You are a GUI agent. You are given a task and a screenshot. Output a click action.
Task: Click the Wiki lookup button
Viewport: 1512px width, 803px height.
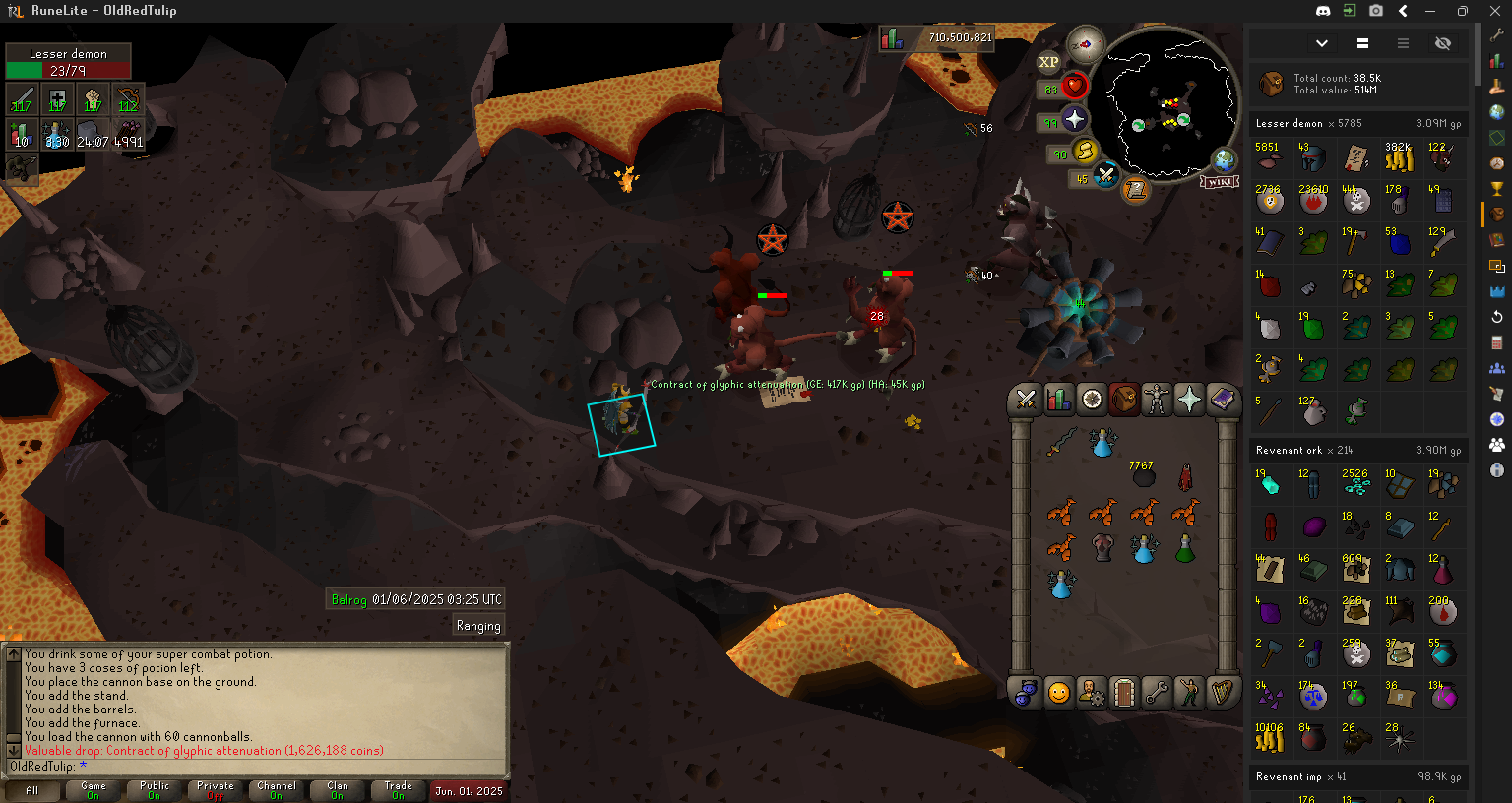point(1219,182)
